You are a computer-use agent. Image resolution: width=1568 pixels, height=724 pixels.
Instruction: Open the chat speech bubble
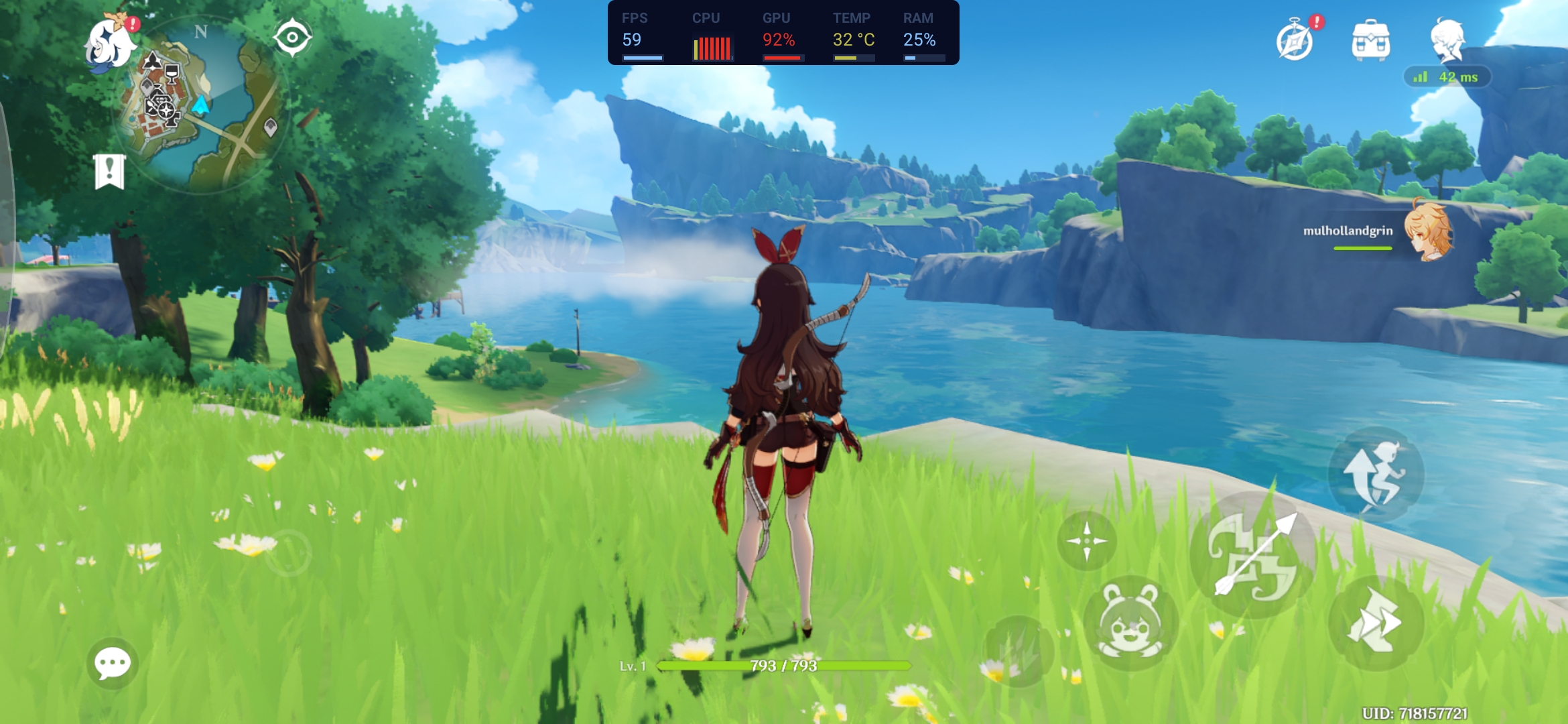click(112, 663)
